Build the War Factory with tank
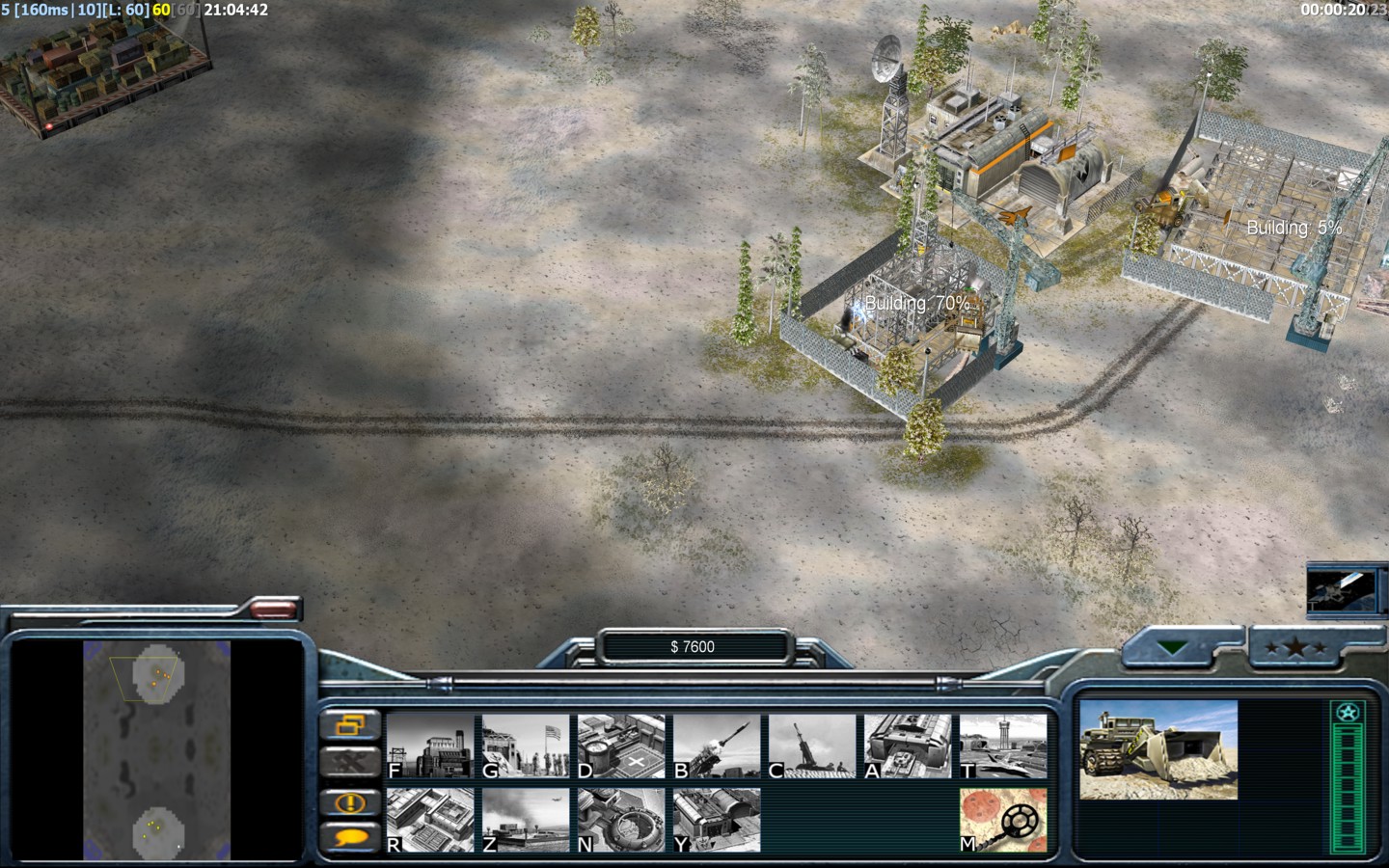 click(x=908, y=746)
